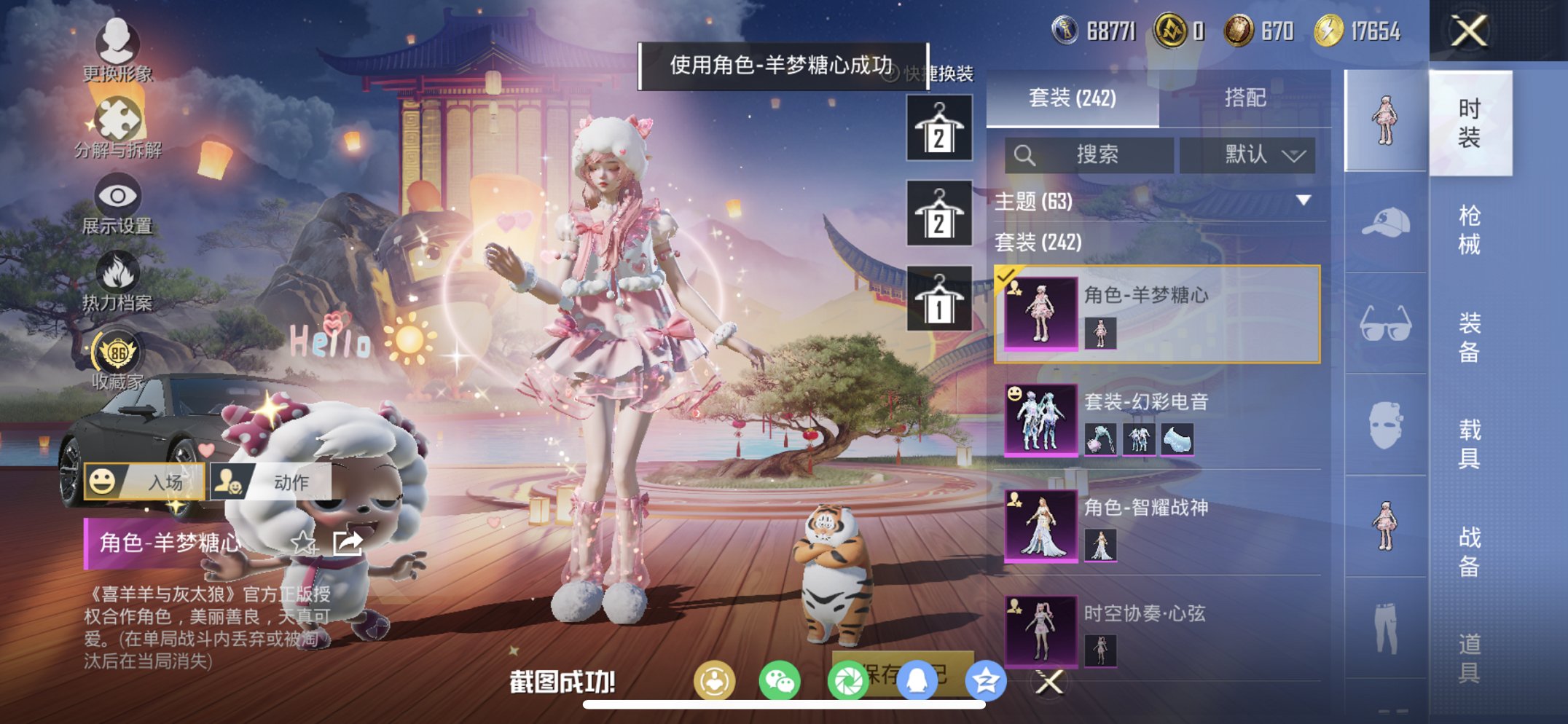
Task: Favorite 羊梦糖心 with the star toggle
Action: click(x=303, y=542)
